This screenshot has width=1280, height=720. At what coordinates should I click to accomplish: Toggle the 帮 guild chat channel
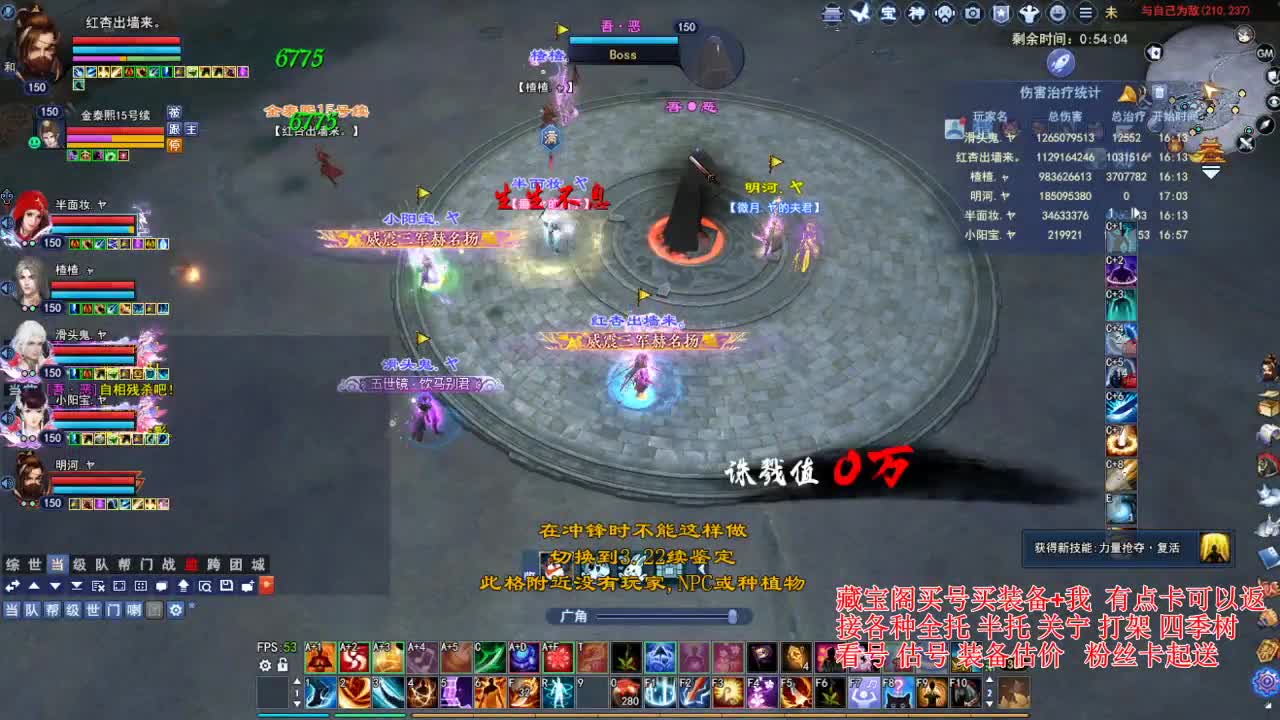pyautogui.click(x=55, y=610)
